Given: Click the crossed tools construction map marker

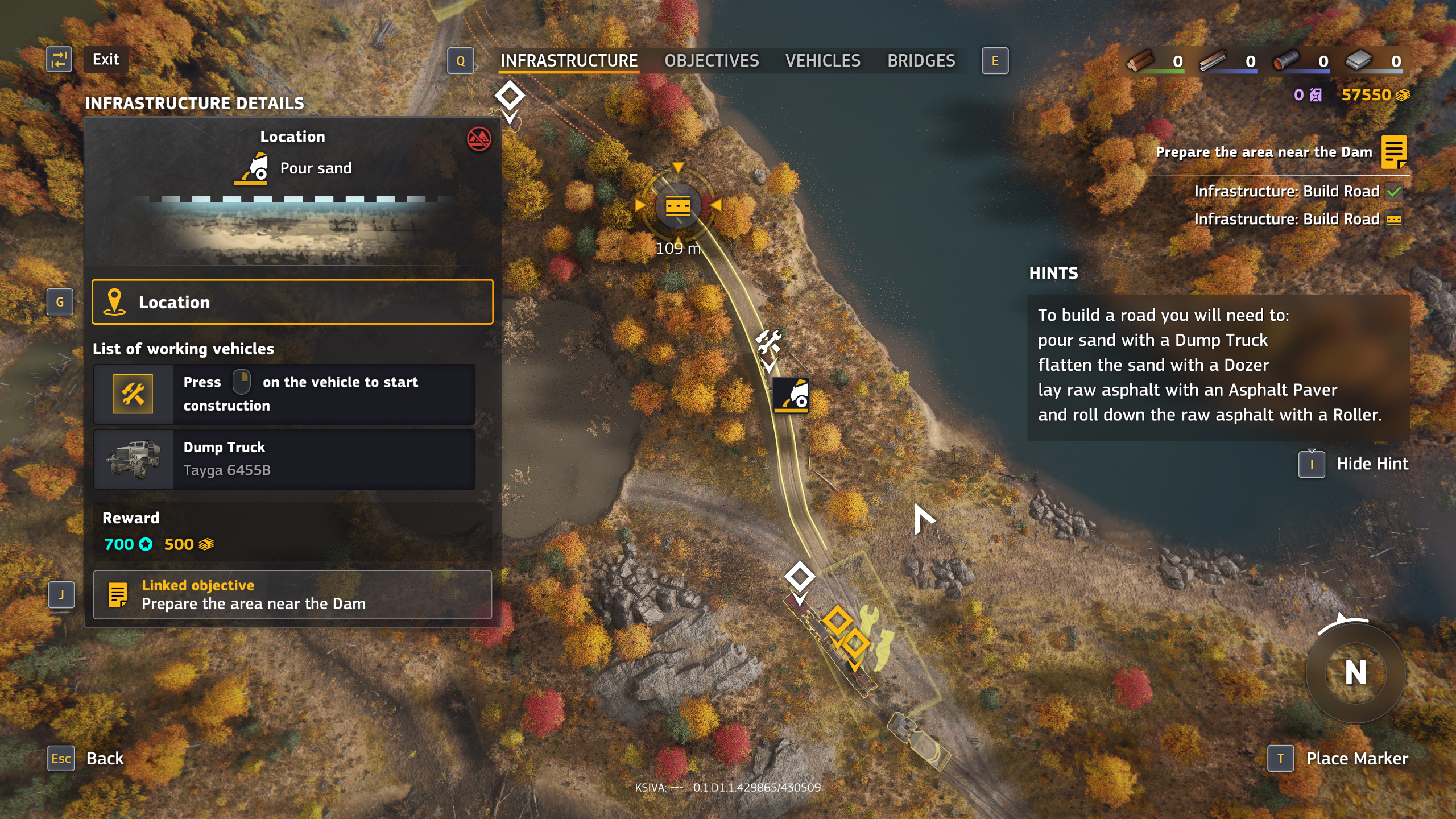Looking at the screenshot, I should coord(768,342).
